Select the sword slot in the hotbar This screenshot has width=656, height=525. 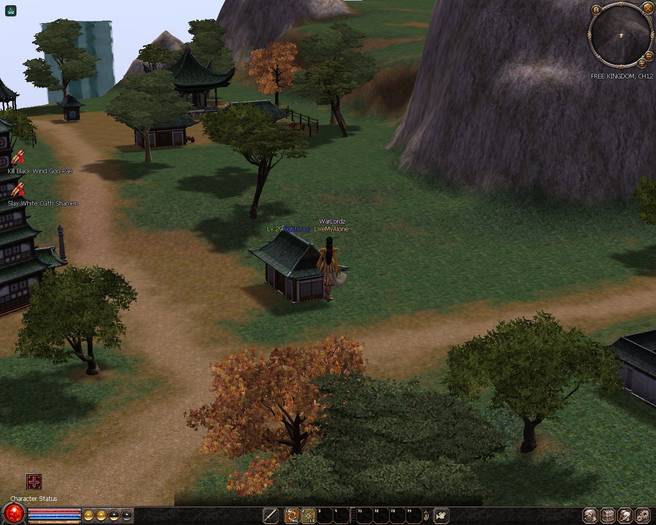pos(270,515)
